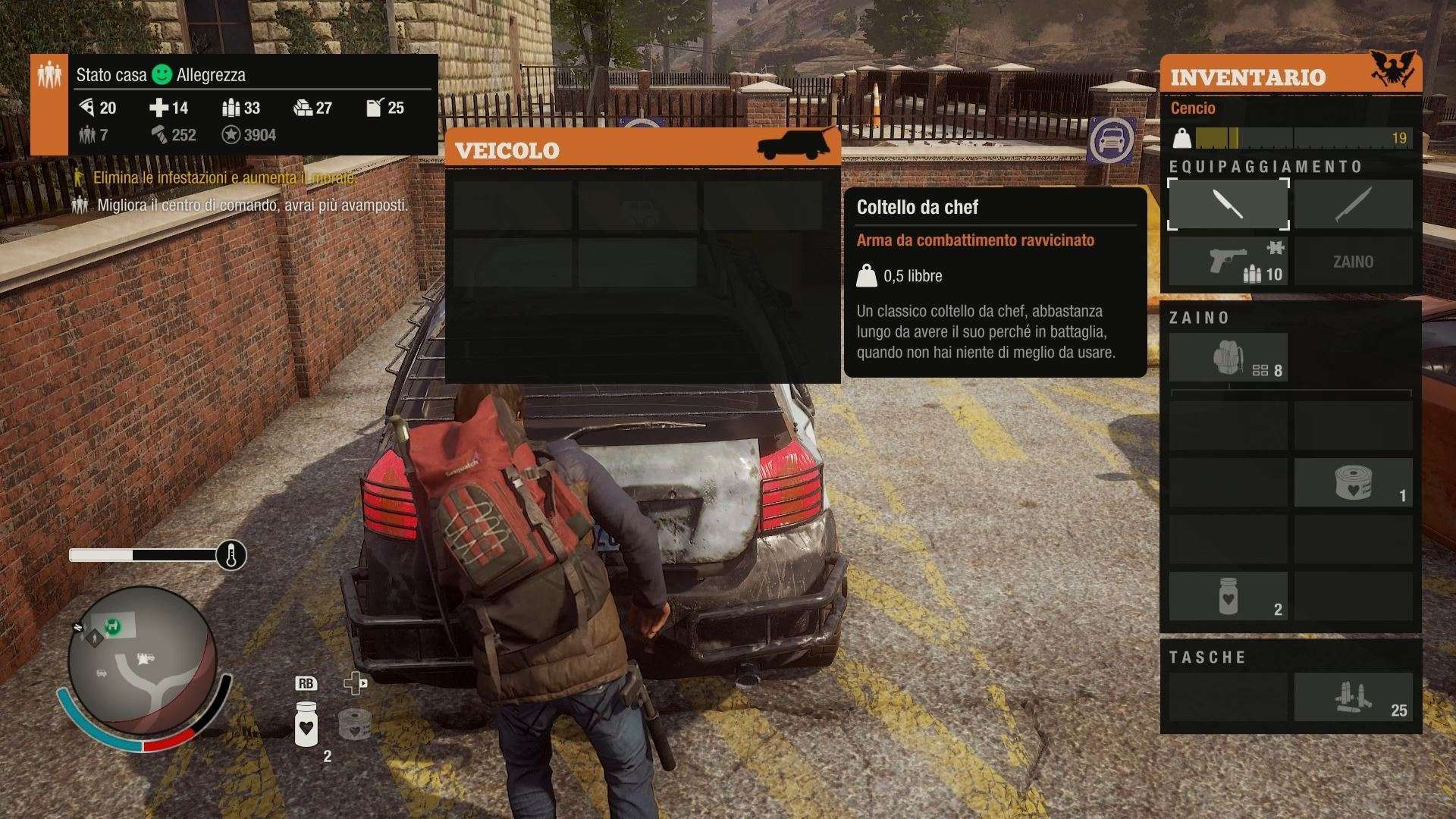
Task: Choose the ammo rounds pocket slot
Action: point(1353,697)
